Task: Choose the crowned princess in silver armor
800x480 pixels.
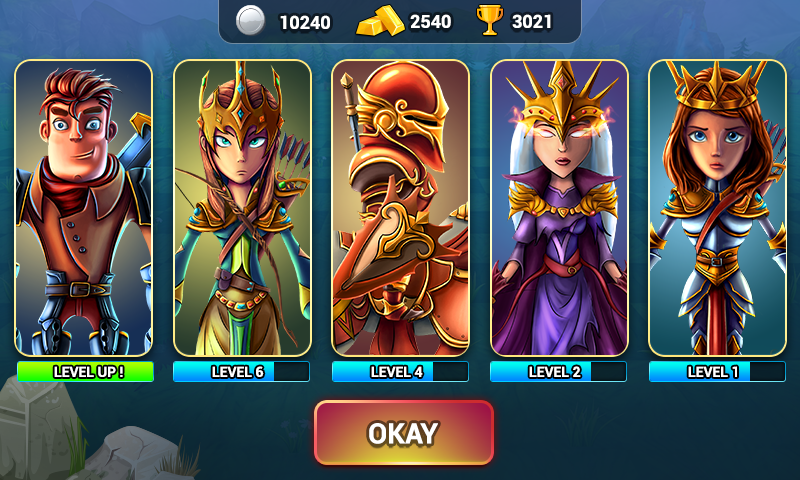Action: click(x=717, y=208)
